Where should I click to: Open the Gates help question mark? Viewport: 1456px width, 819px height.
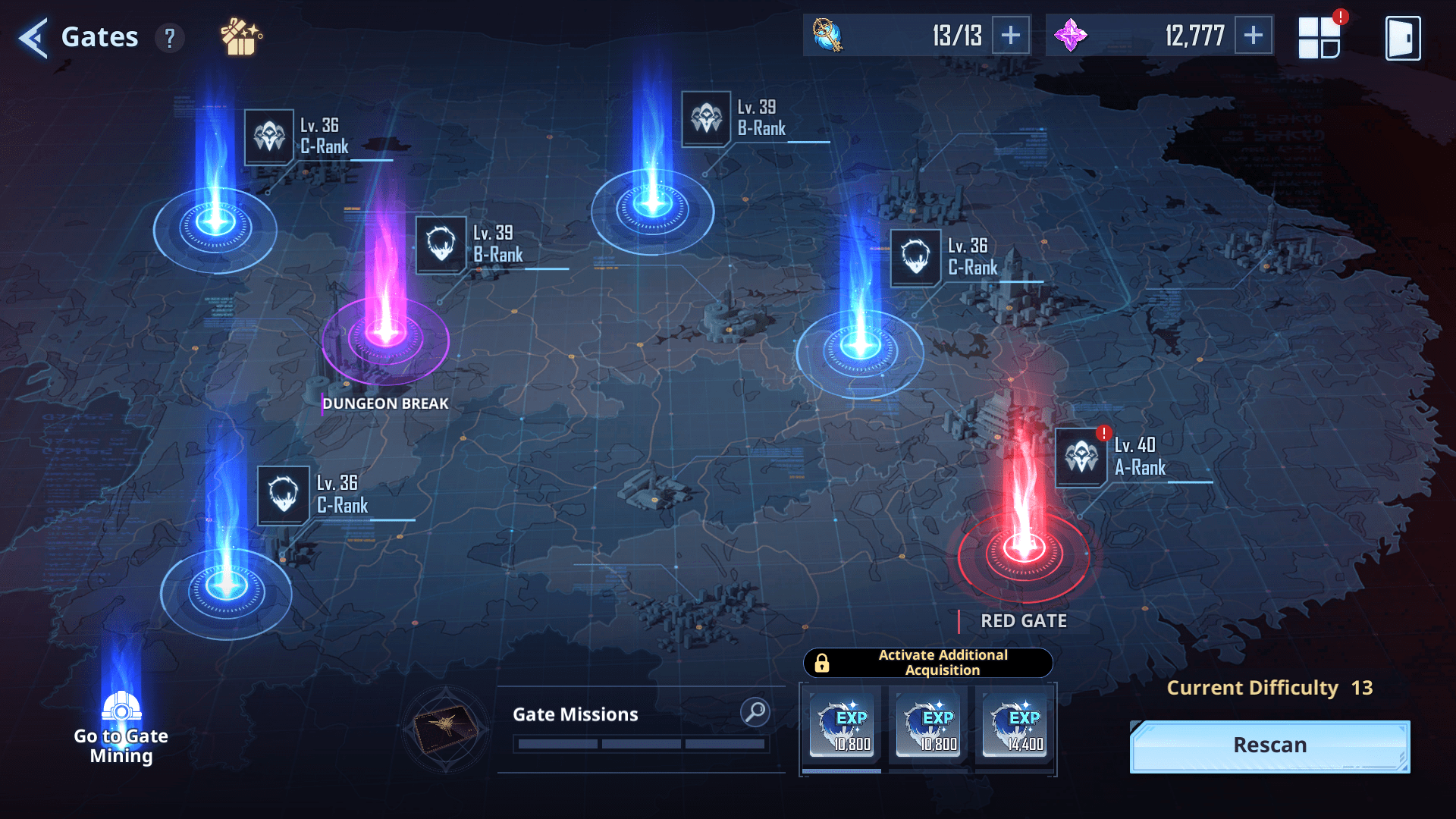click(x=170, y=37)
